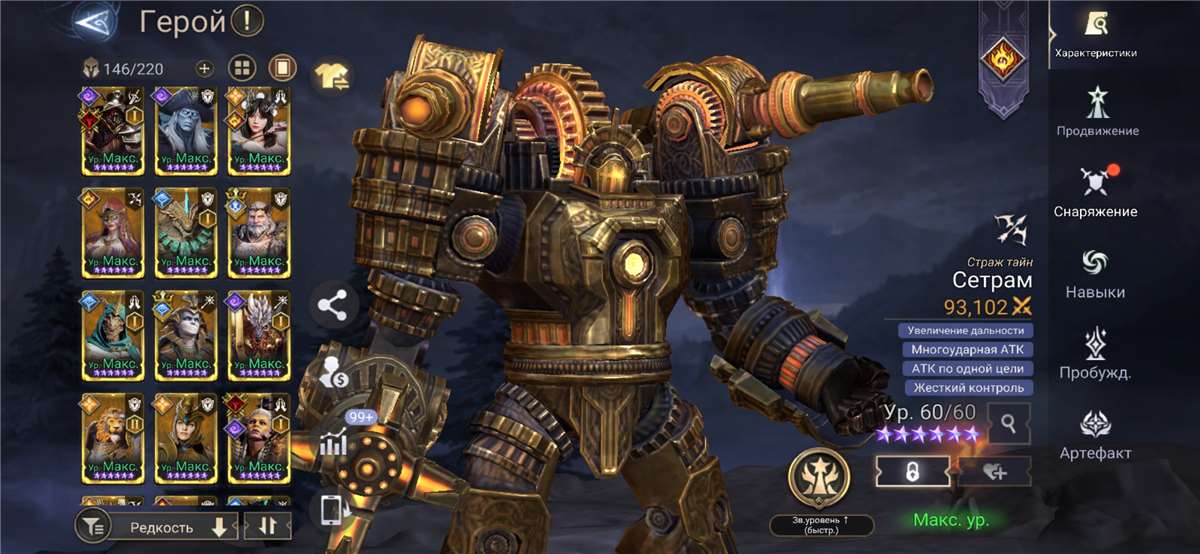Open the stats chart icon with 99+ badge
This screenshot has height=554, width=1200.
coord(335,442)
